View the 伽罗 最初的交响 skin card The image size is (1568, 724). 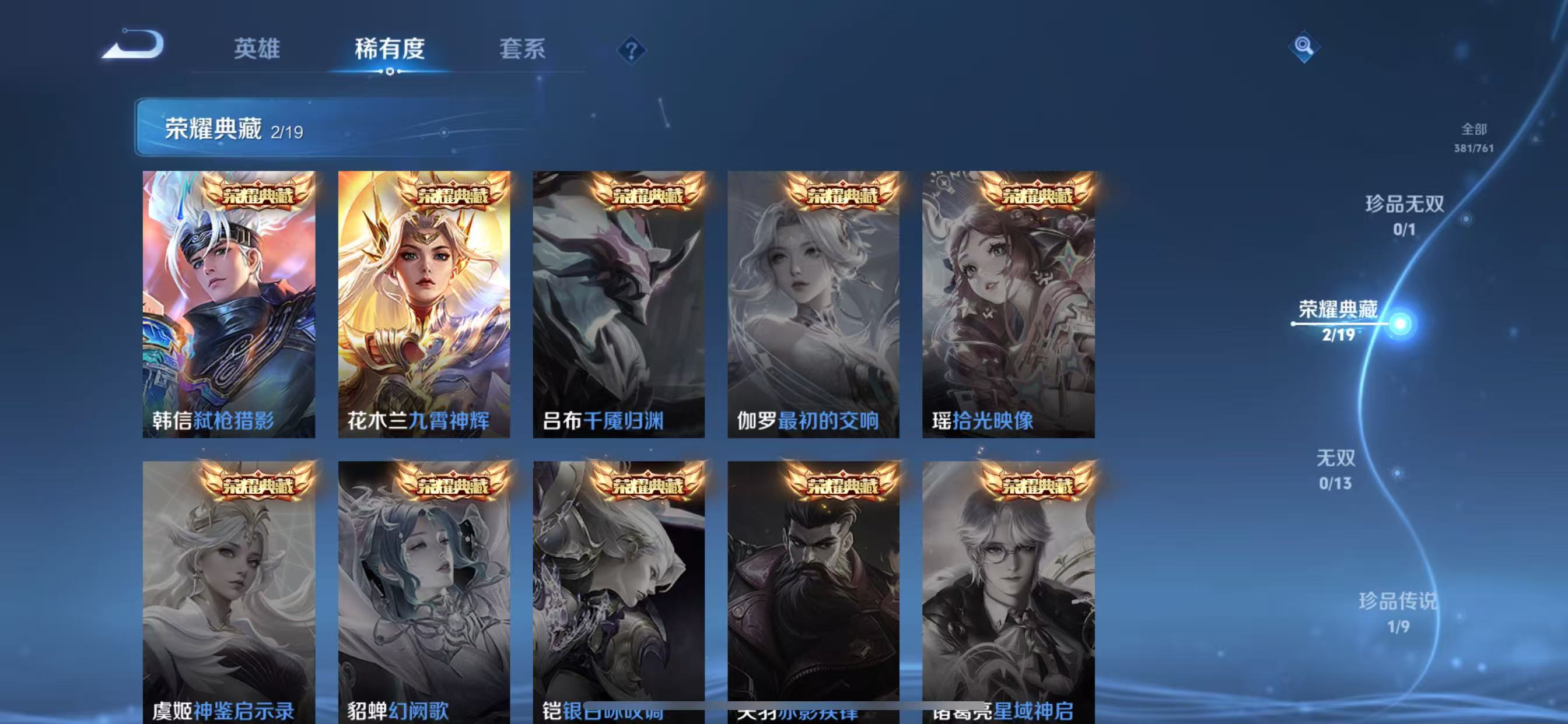(x=813, y=304)
